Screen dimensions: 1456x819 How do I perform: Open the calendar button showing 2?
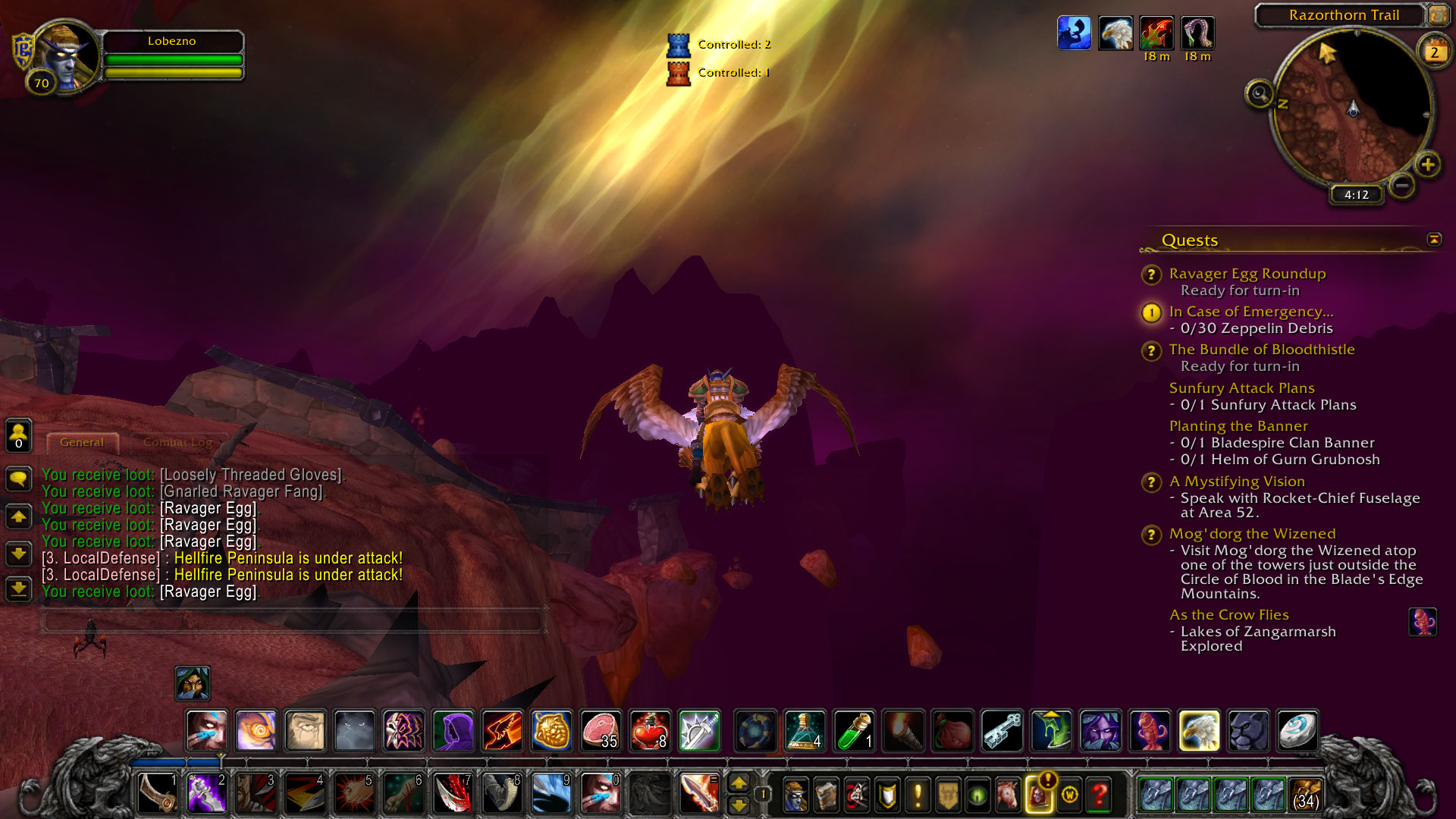pos(1433,52)
